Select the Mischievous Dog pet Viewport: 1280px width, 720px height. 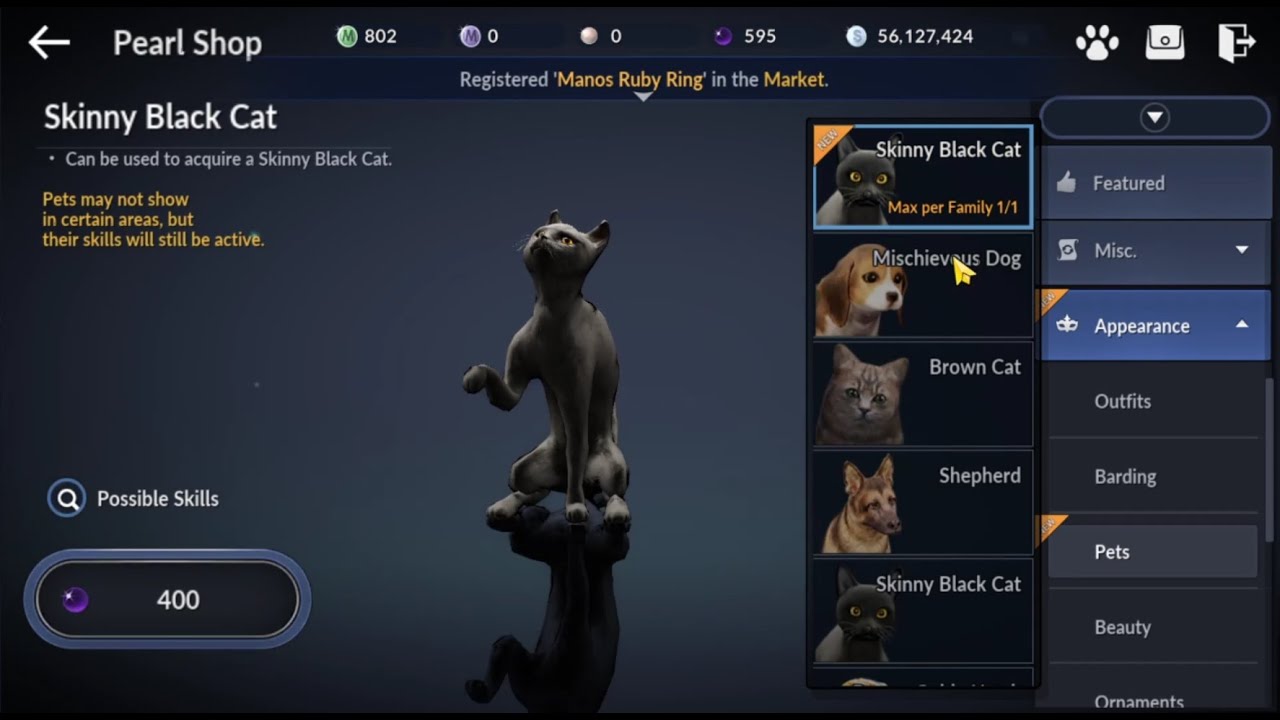[920, 287]
